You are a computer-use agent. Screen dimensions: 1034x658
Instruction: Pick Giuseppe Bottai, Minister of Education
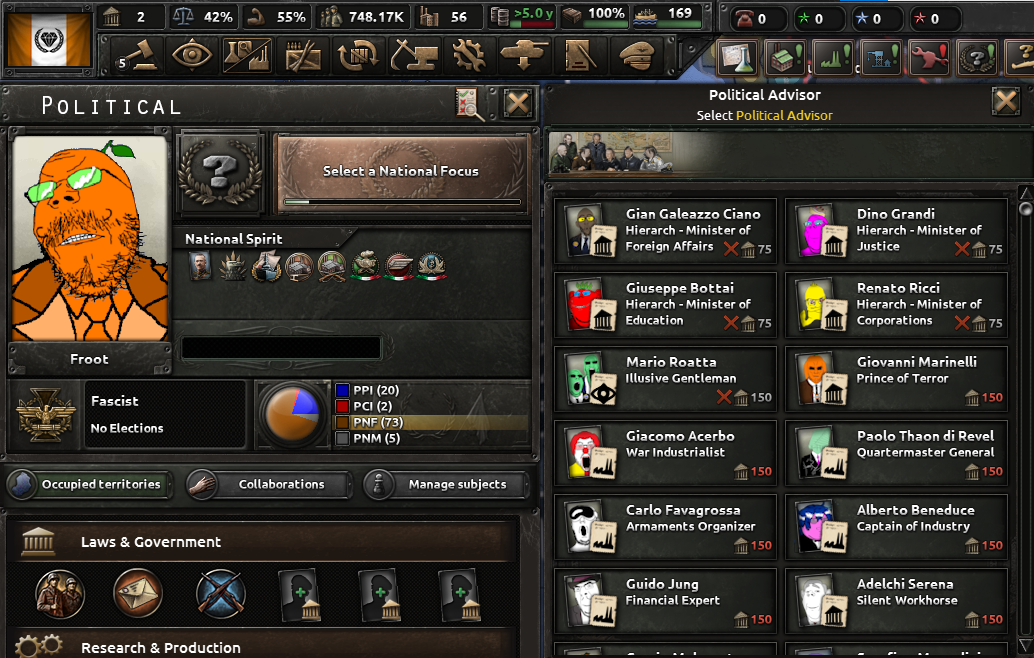pos(666,305)
